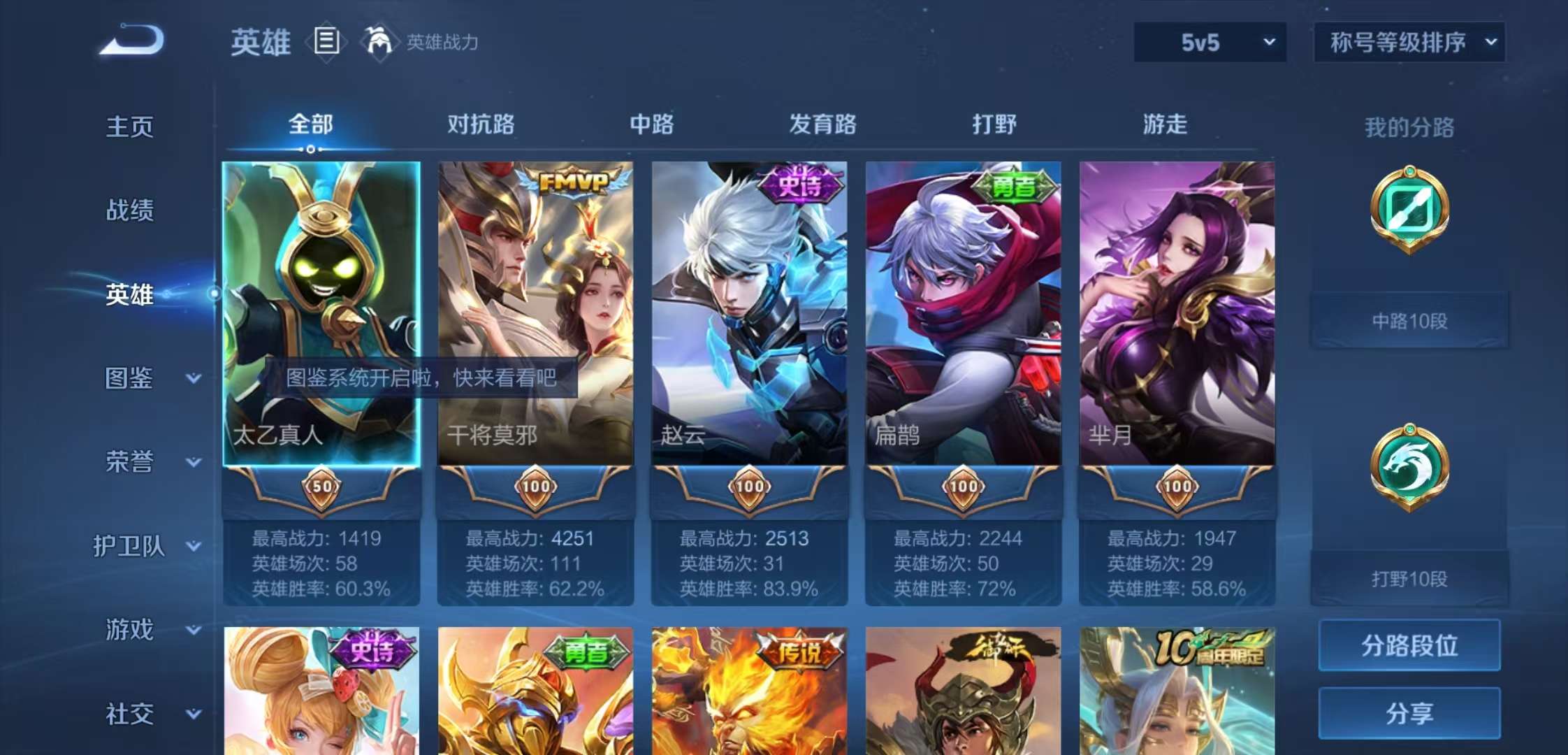1568x755 pixels.
Task: Open the 5v5 mode dropdown
Action: 1209,42
